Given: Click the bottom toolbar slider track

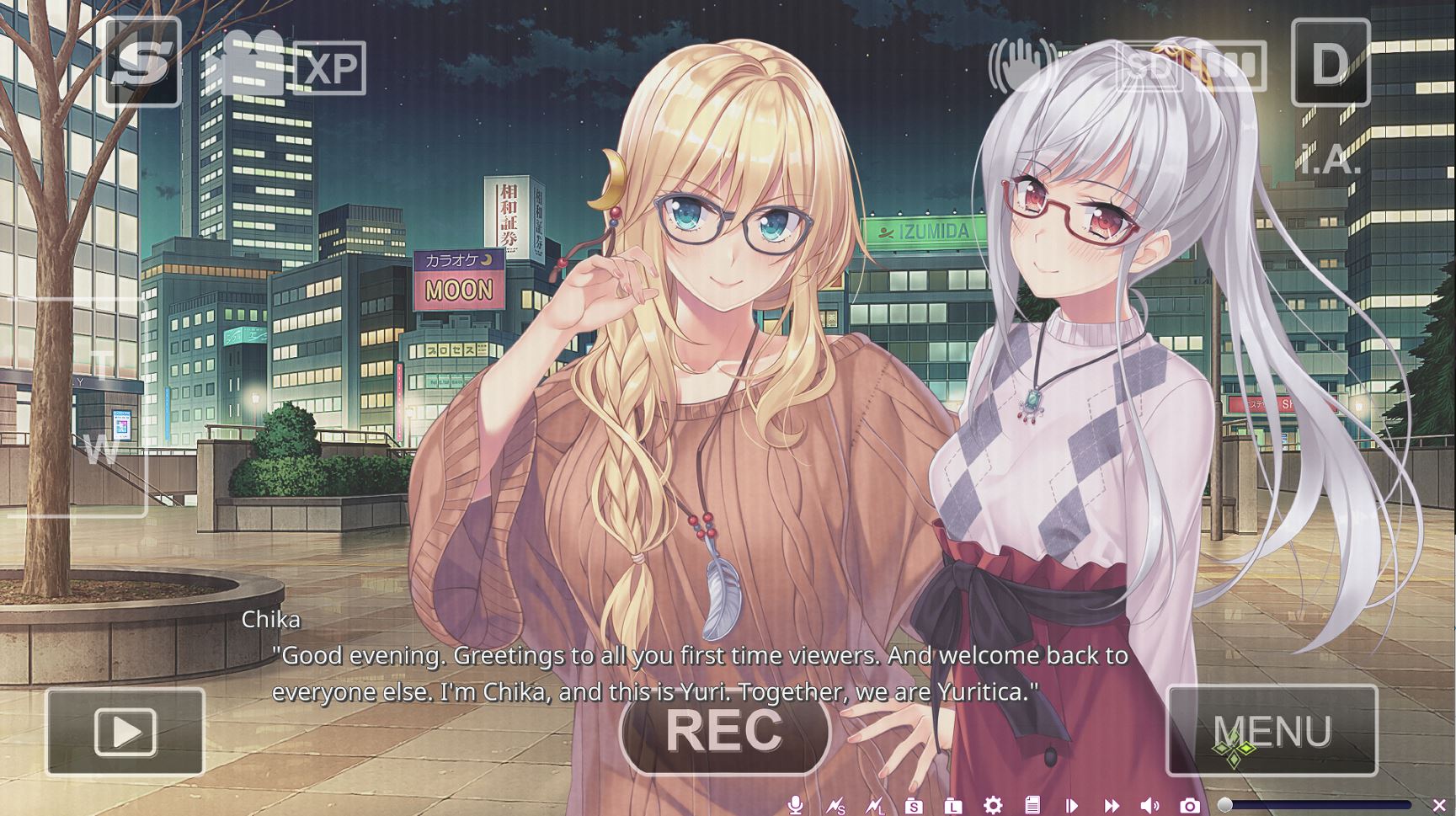Looking at the screenshot, I should (x=1318, y=805).
